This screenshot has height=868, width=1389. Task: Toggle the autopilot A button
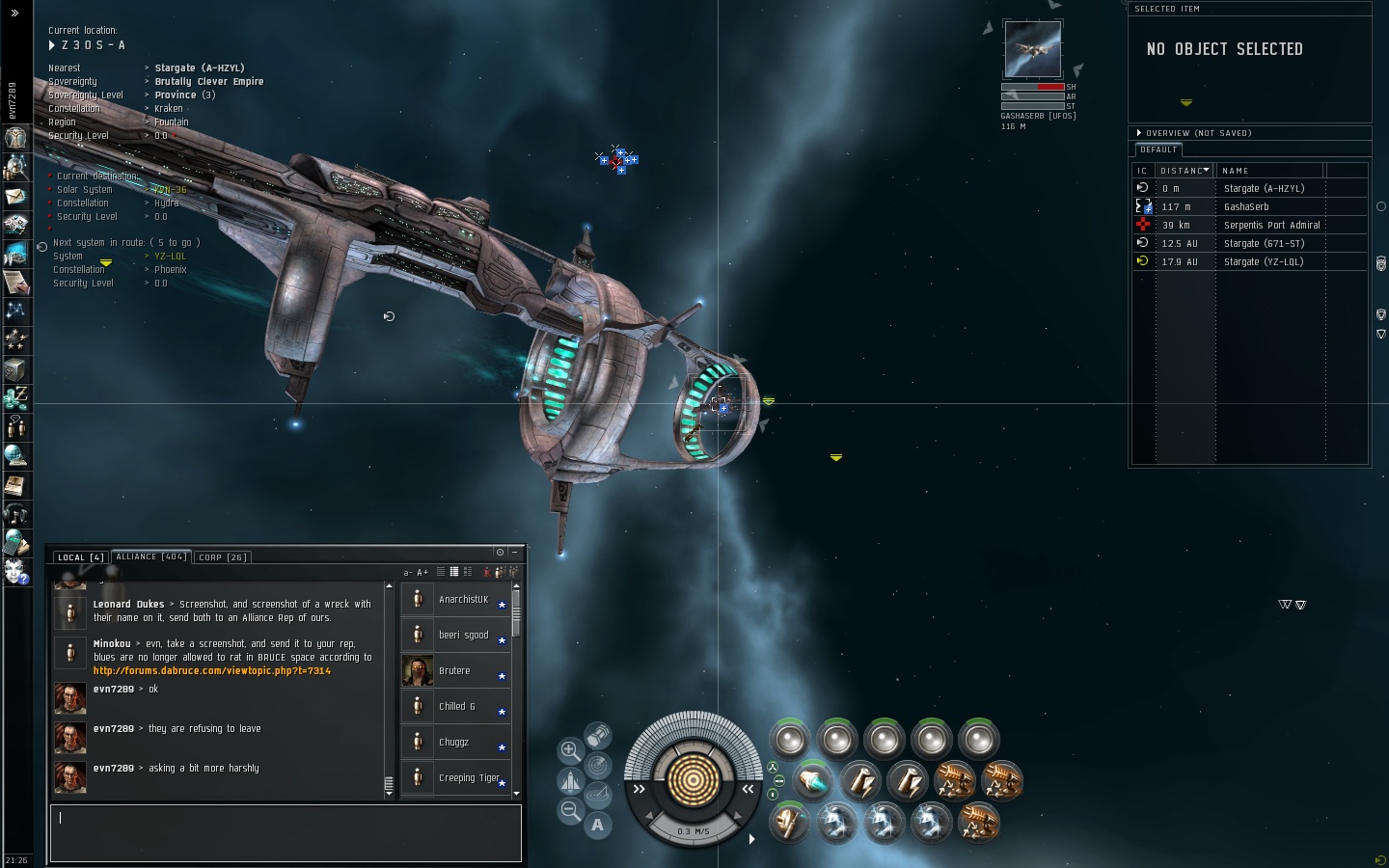tap(598, 826)
